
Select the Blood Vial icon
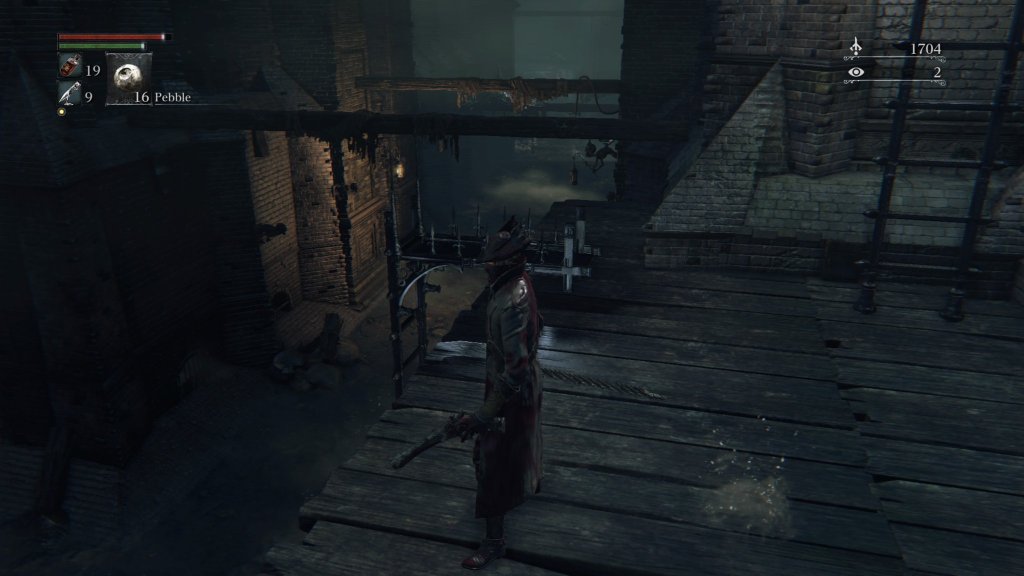coord(69,68)
